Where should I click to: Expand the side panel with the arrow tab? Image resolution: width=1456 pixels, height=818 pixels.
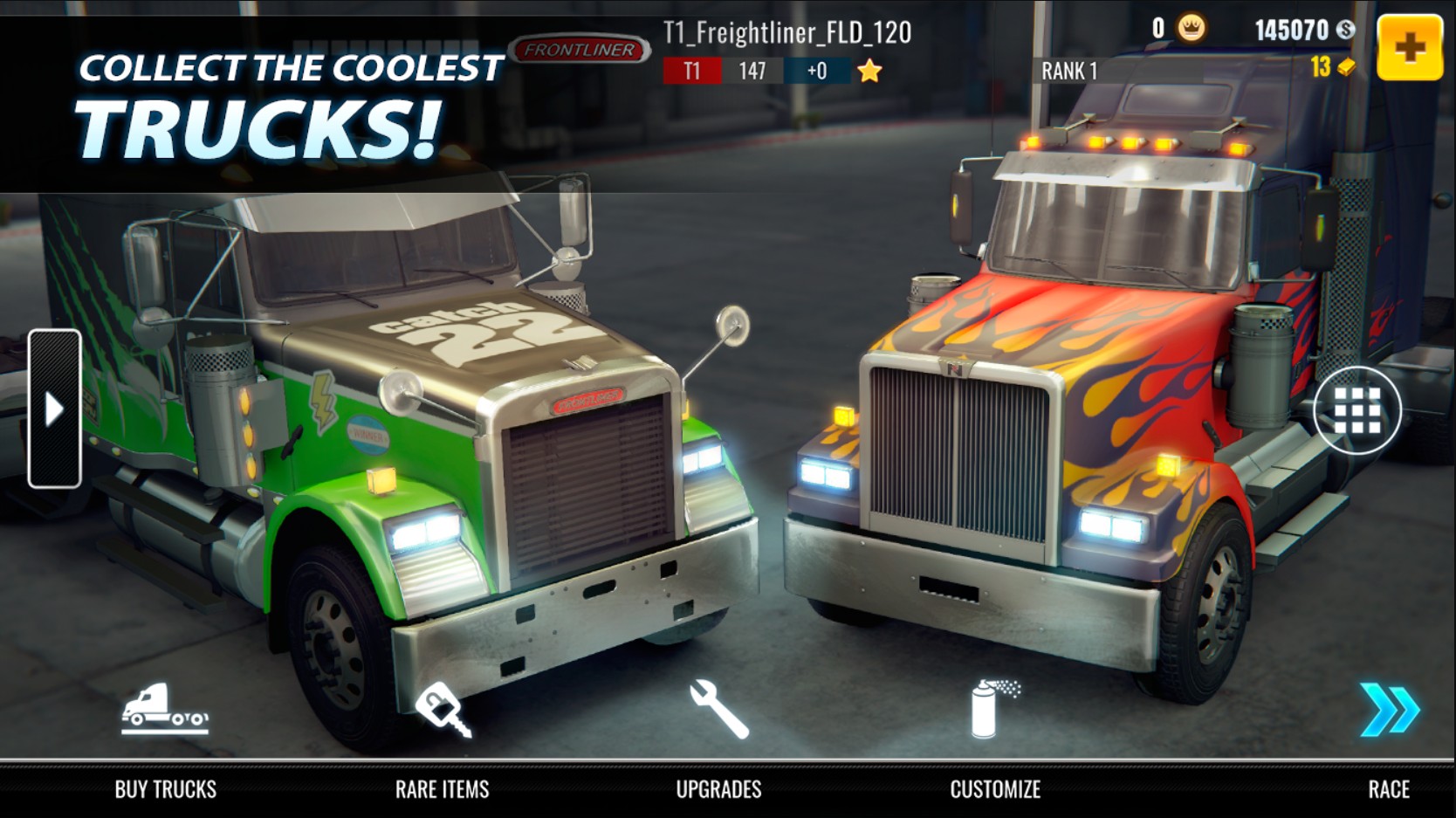point(54,409)
